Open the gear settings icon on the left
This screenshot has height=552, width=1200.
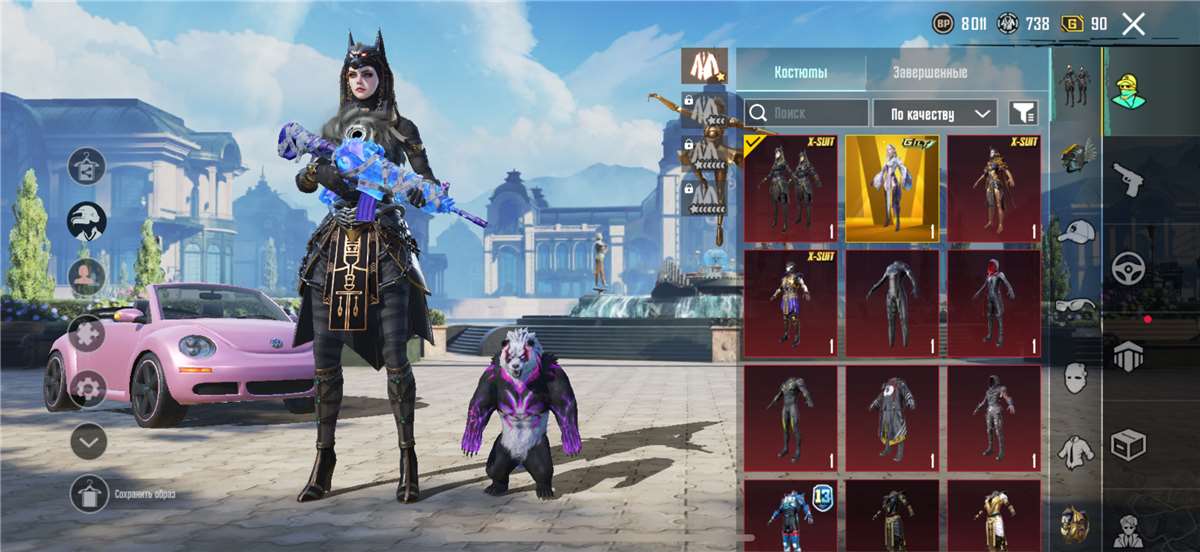click(x=88, y=388)
